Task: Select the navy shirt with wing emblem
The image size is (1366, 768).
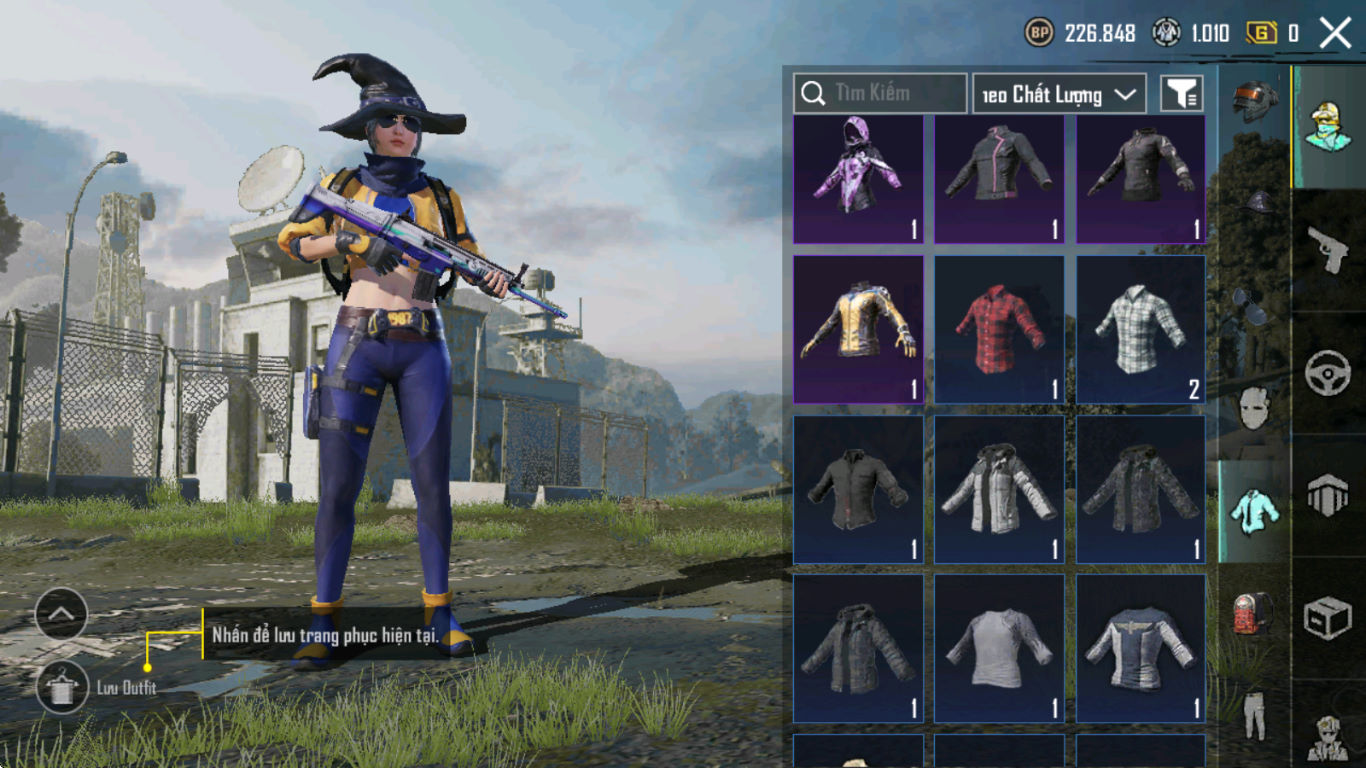Action: tap(1141, 648)
